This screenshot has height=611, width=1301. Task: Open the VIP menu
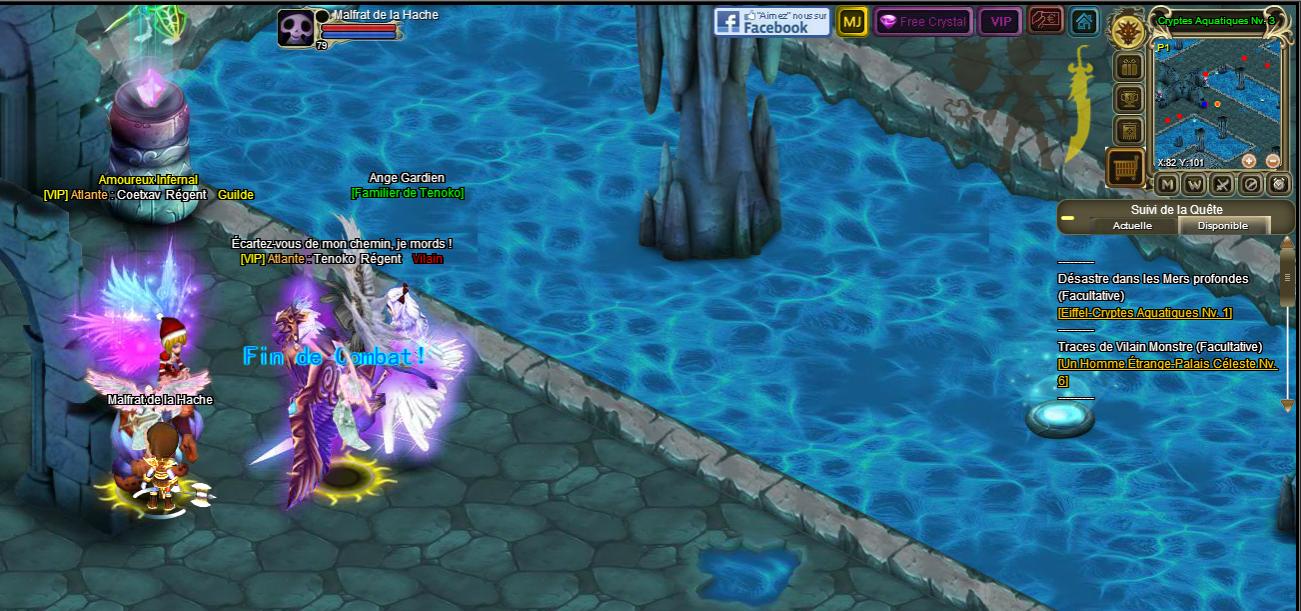coord(999,21)
